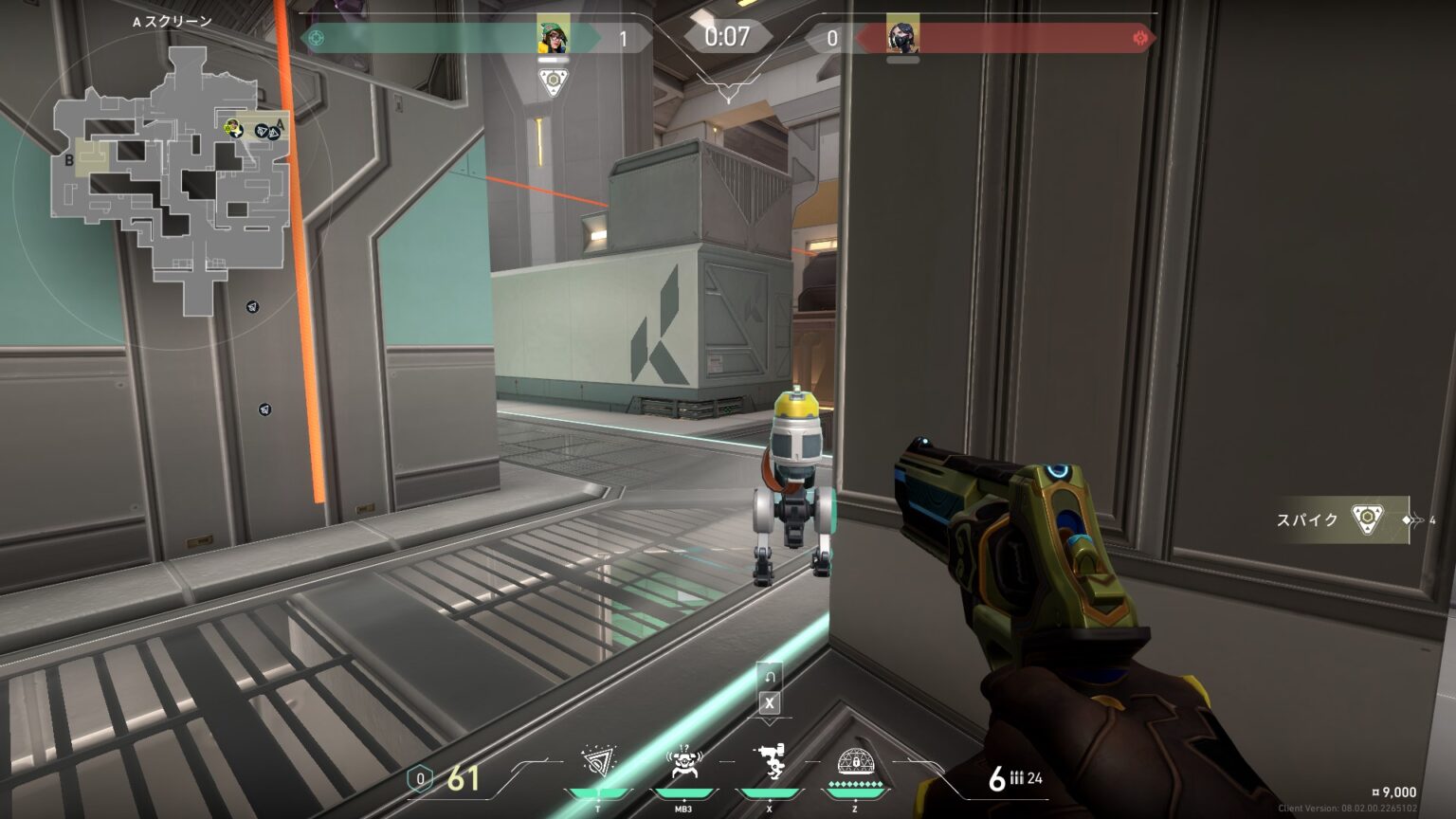Select the Spike in the inventory panel
Screen dimensions: 1456x819
click(x=1366, y=519)
